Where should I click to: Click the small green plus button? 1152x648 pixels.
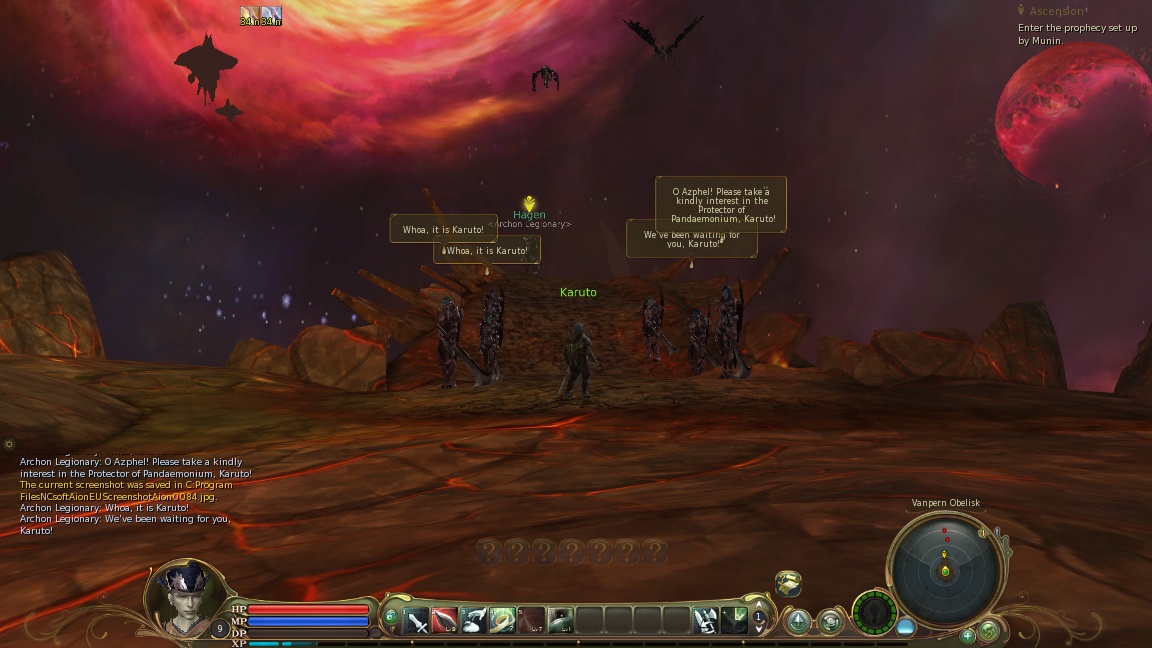click(x=967, y=635)
